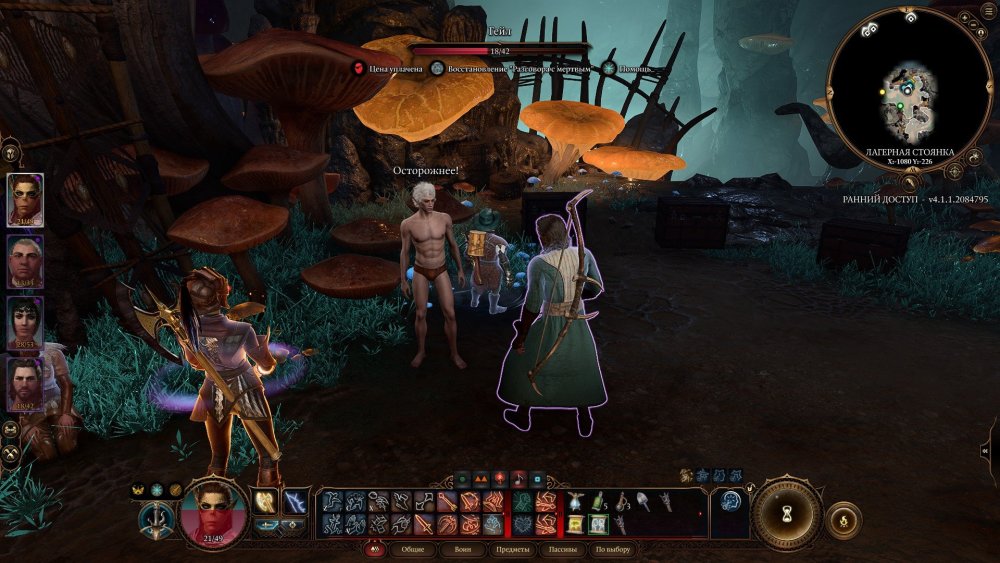
Task: Click the hourglass end-turn button
Action: pos(786,512)
